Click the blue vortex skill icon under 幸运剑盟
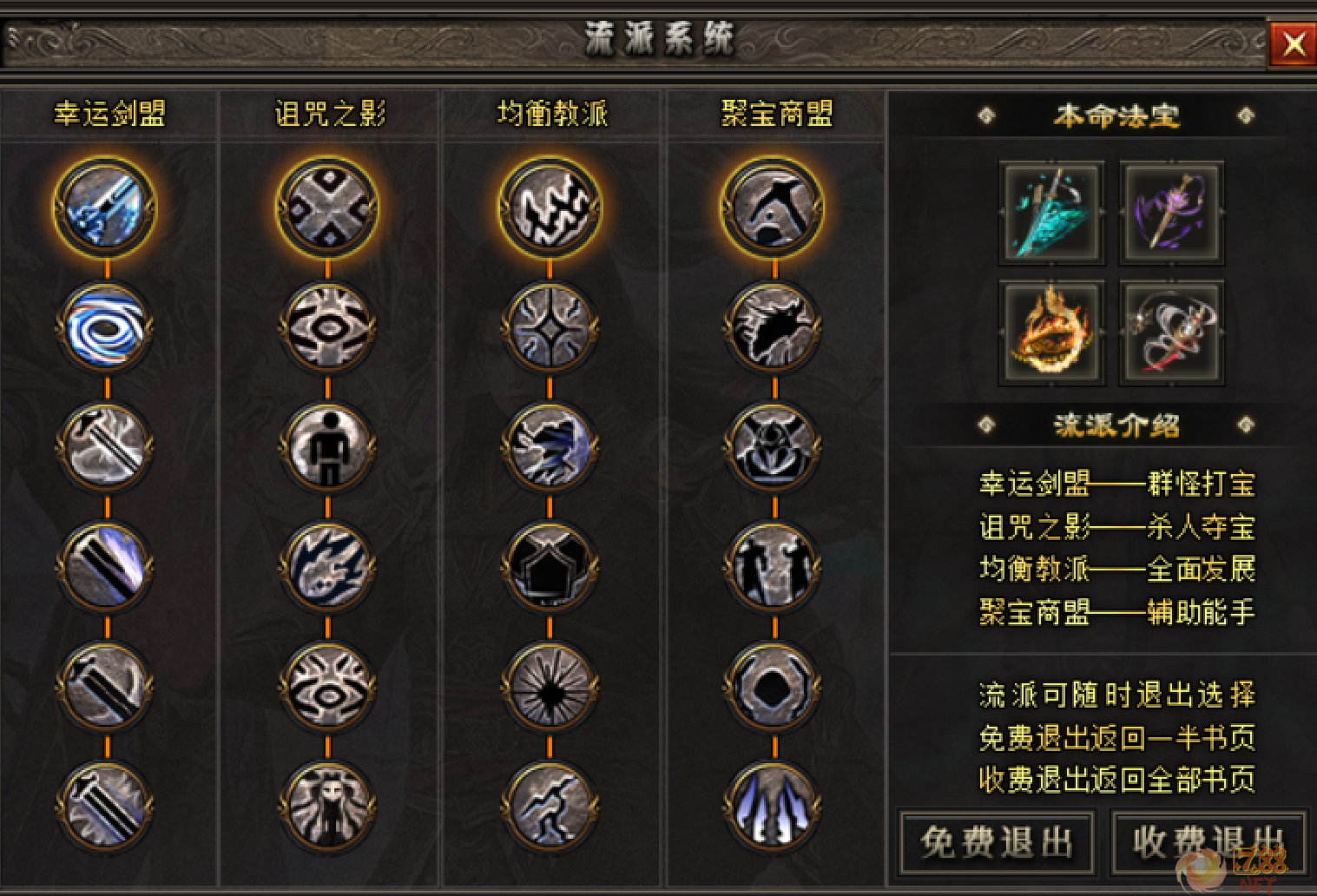The height and width of the screenshot is (896, 1317). point(106,330)
